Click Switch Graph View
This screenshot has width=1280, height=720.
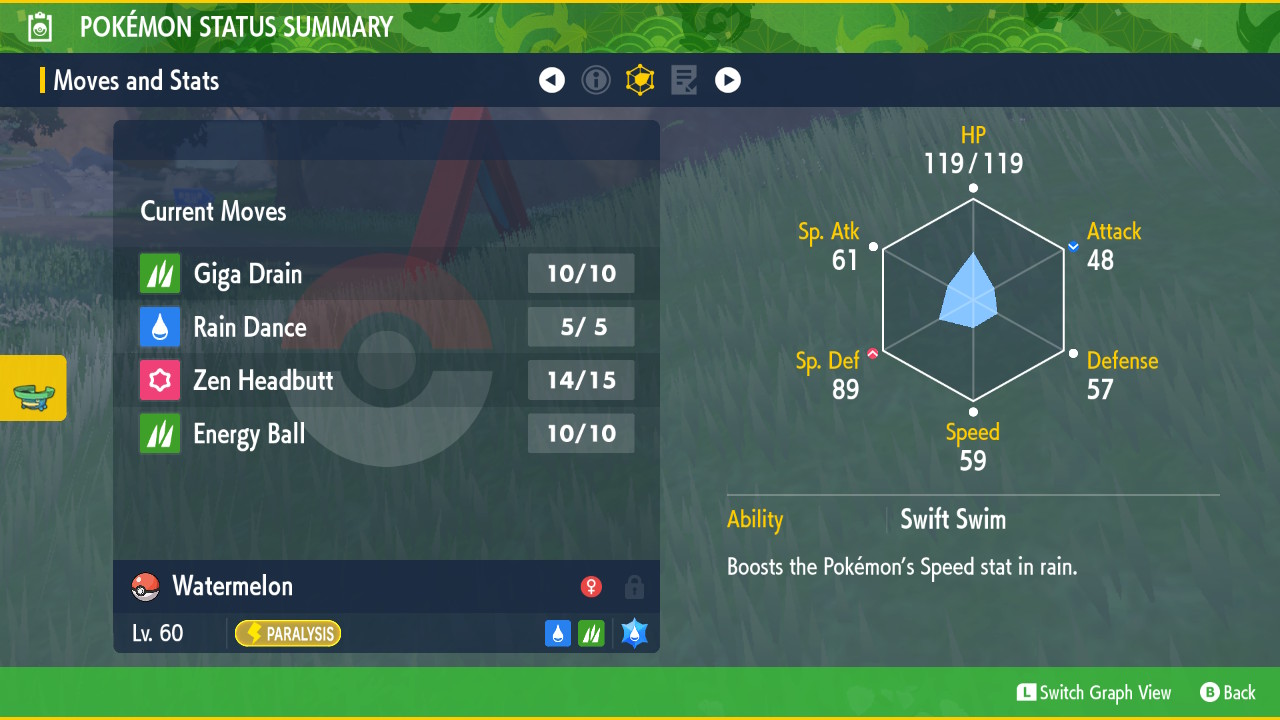[1093, 692]
